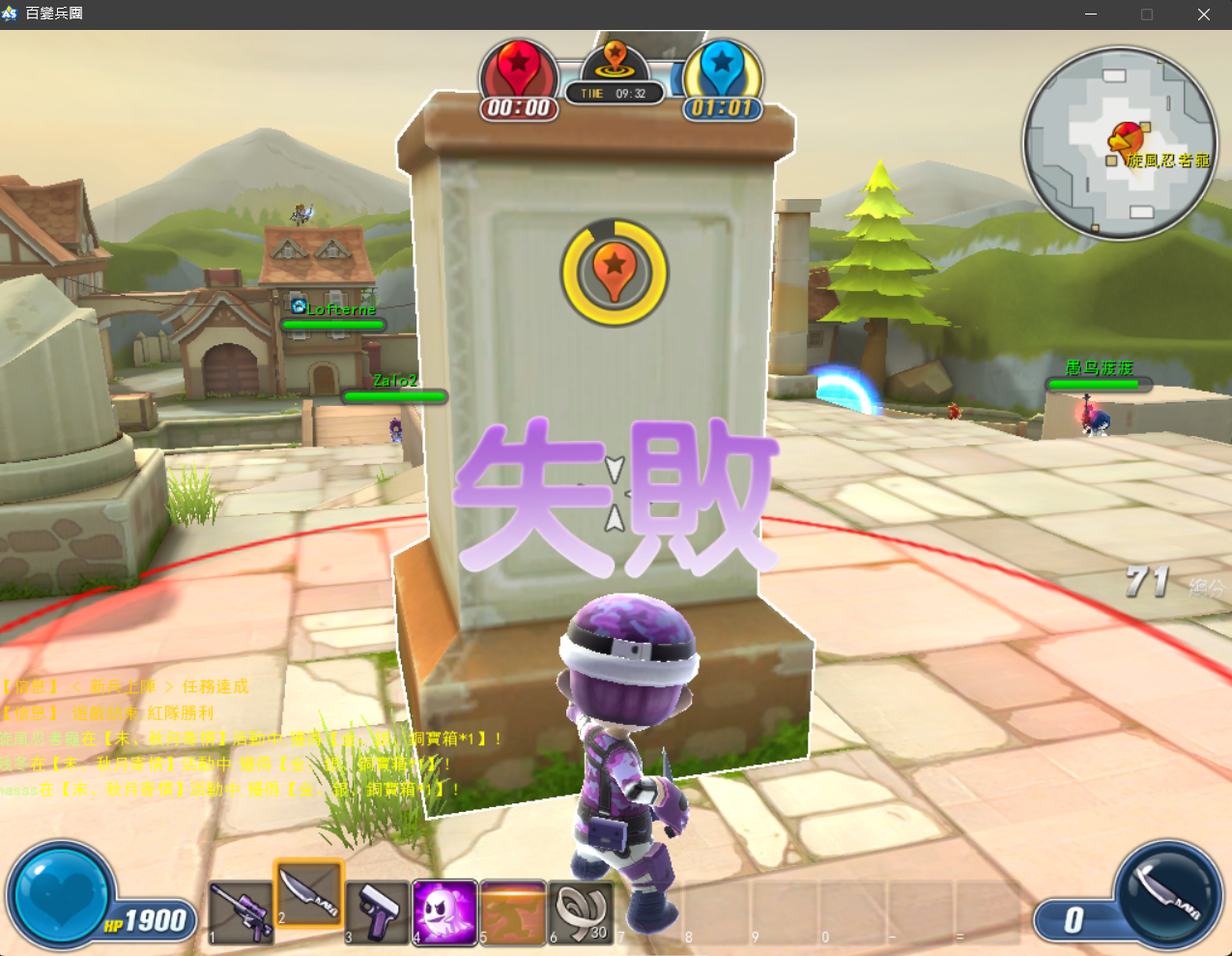1232x956 pixels.
Task: Select the bandage roll item slot
Action: [x=581, y=911]
